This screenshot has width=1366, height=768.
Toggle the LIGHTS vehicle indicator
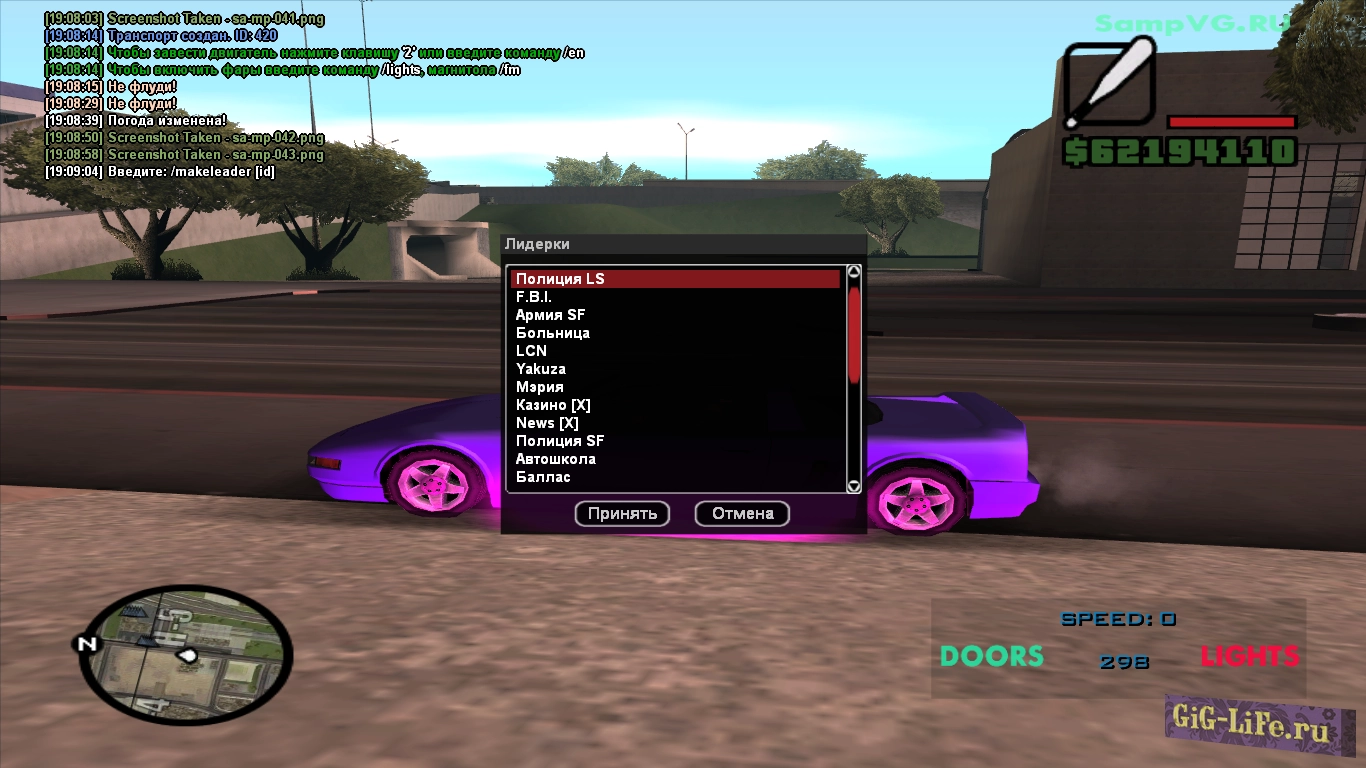[1249, 656]
